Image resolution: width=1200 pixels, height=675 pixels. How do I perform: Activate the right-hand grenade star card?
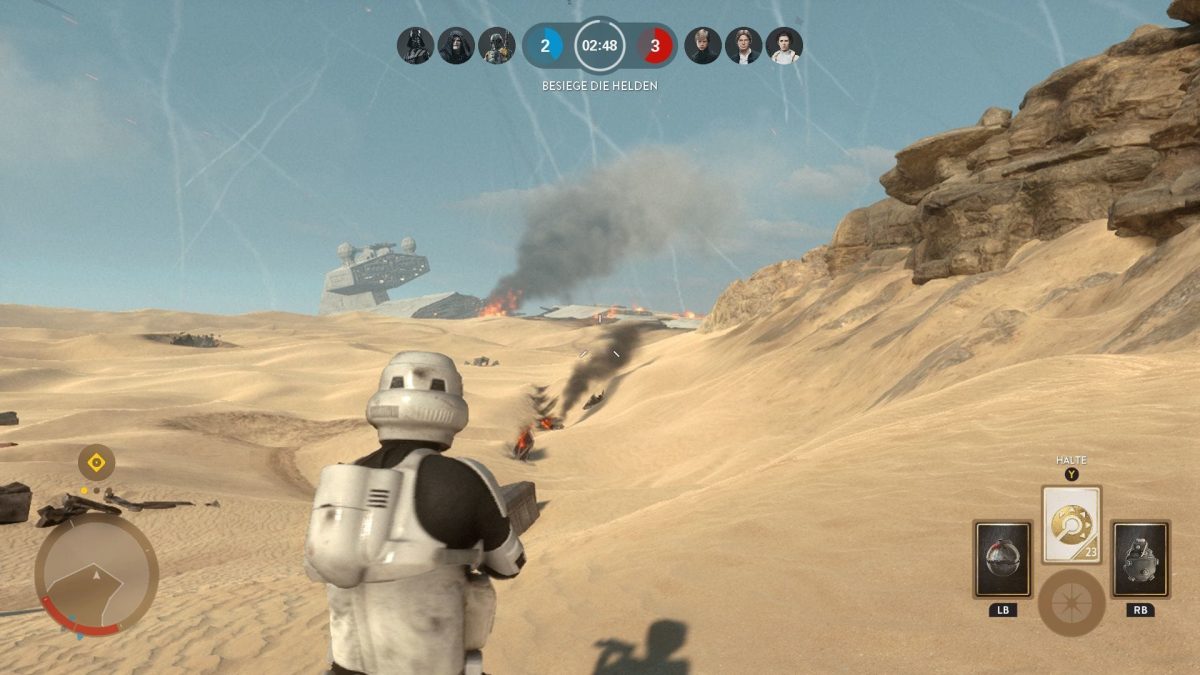(x=1140, y=558)
